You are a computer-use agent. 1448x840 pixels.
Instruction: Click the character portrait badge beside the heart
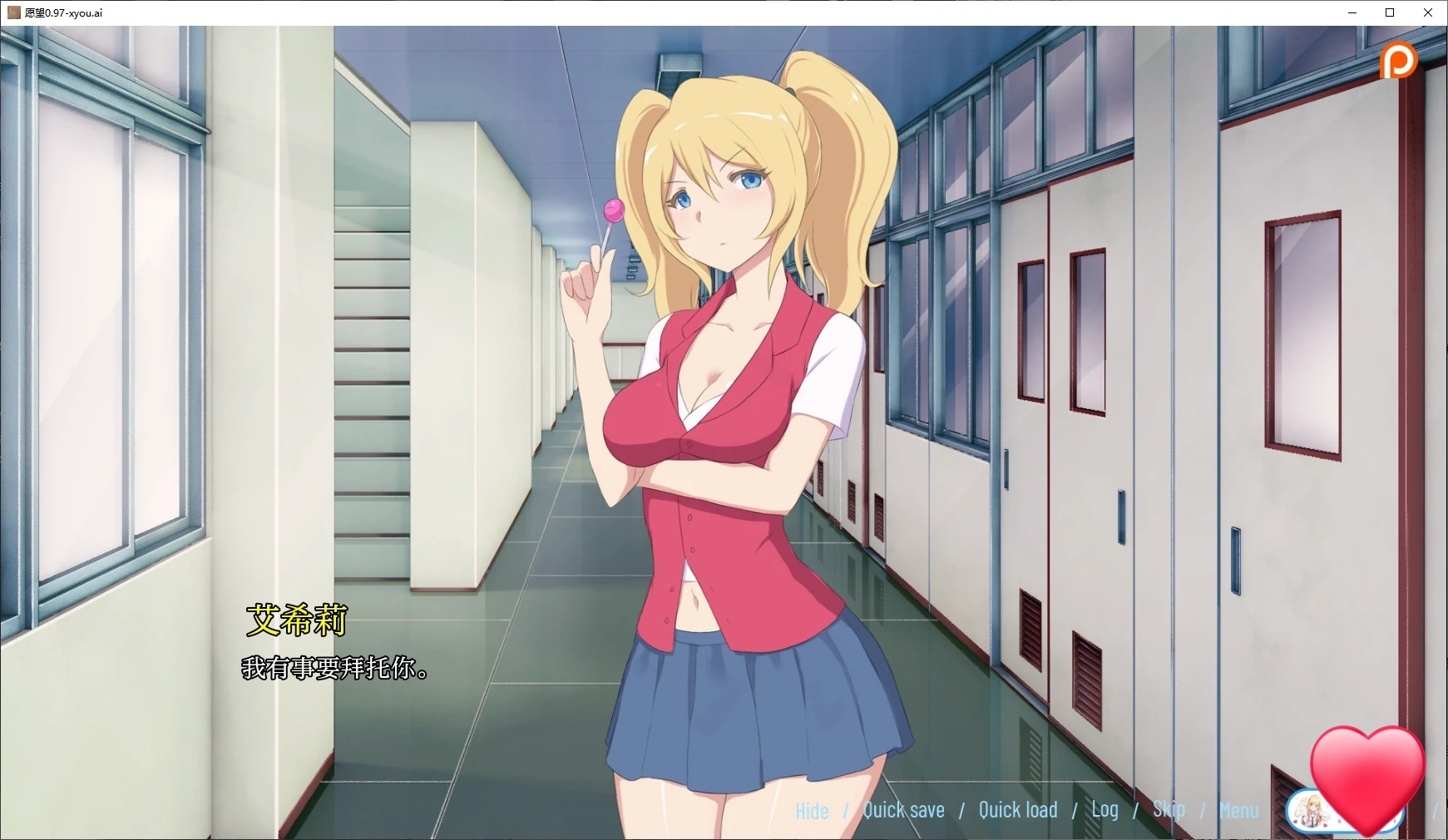[x=1312, y=813]
